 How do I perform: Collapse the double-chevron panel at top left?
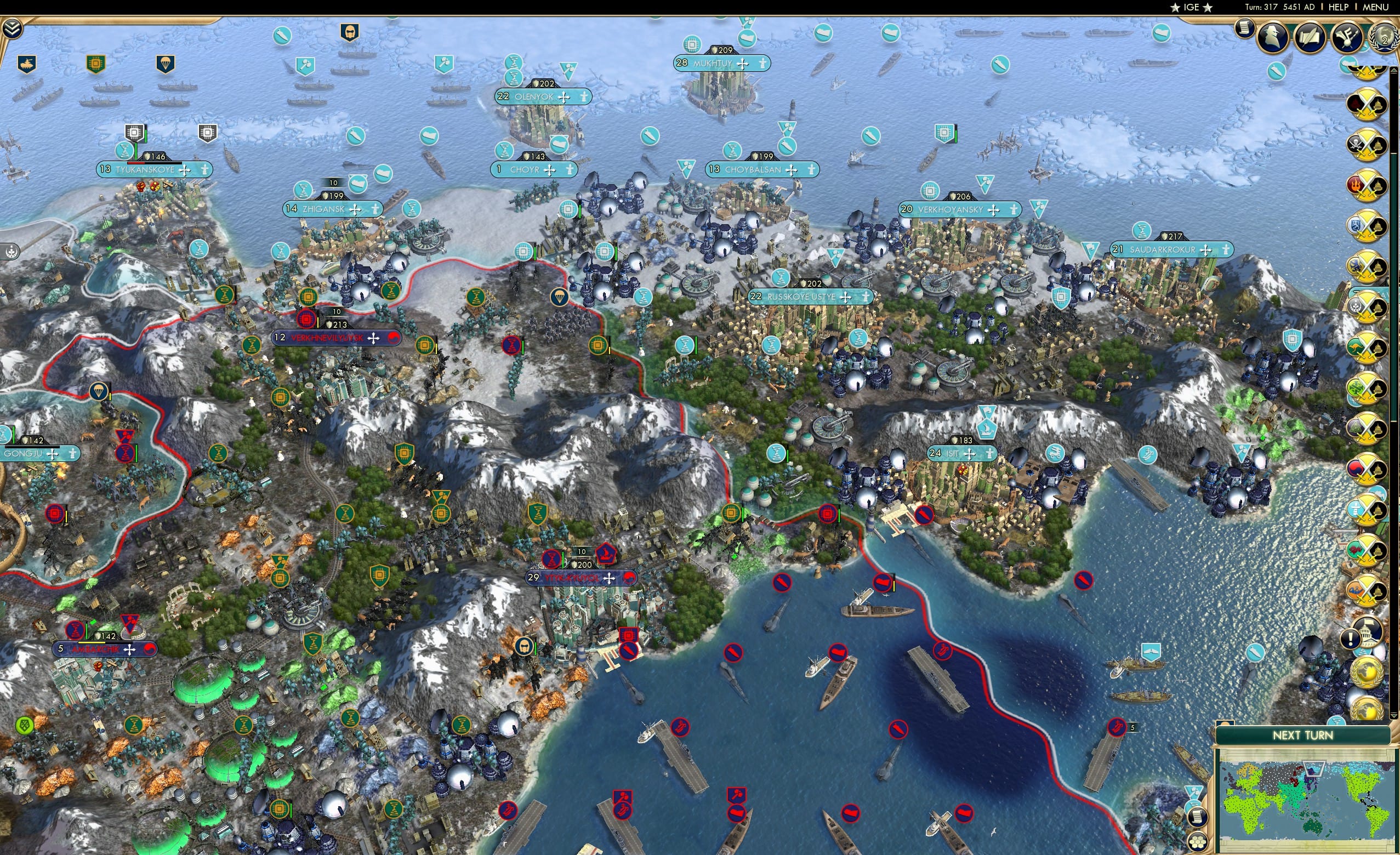tap(12, 29)
